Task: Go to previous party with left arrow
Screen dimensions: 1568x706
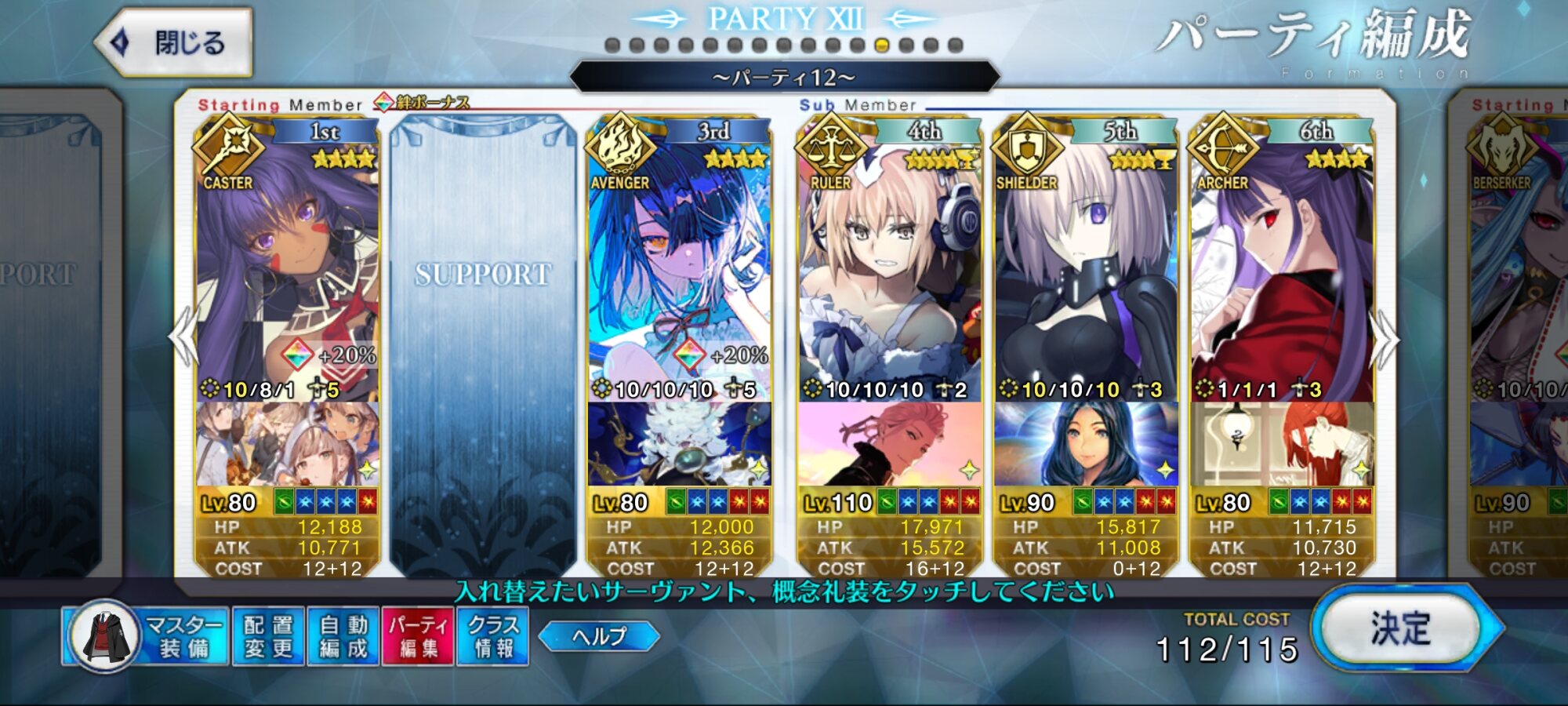Action: click(183, 337)
